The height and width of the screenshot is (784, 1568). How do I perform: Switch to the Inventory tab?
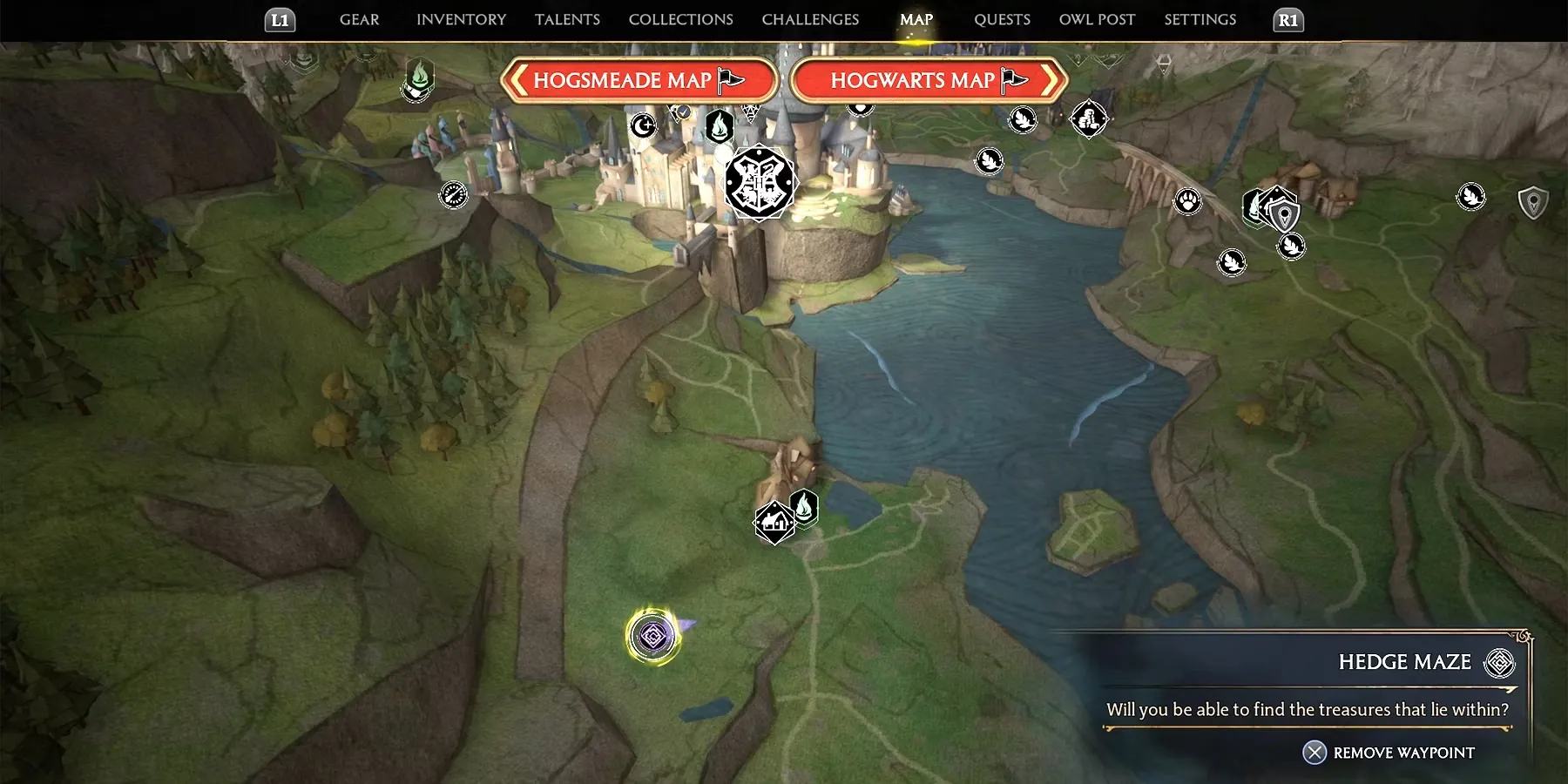click(461, 19)
